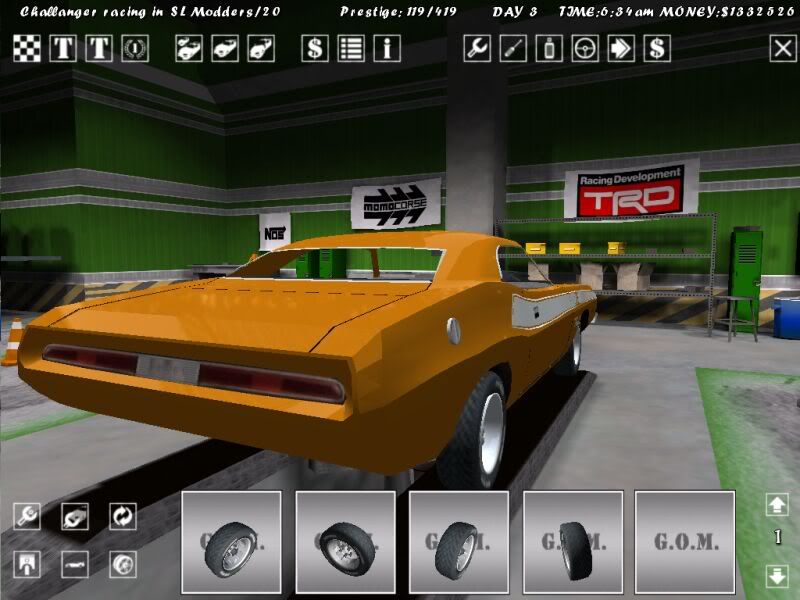Viewport: 800px width, 600px height.
Task: Activate the double arrow icon
Action: 621,48
